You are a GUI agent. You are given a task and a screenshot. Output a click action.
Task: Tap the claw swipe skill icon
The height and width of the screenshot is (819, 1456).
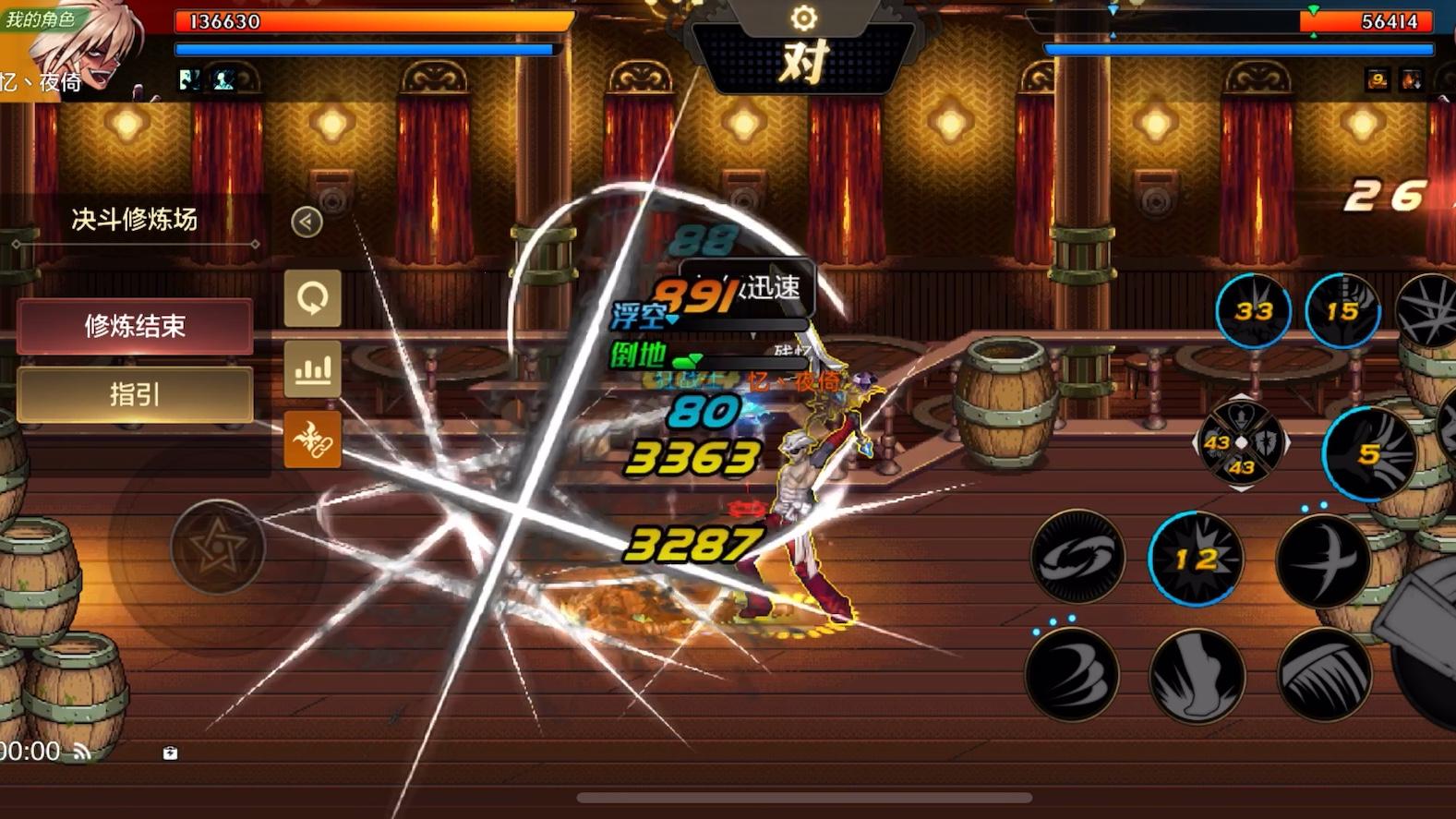coord(1325,675)
